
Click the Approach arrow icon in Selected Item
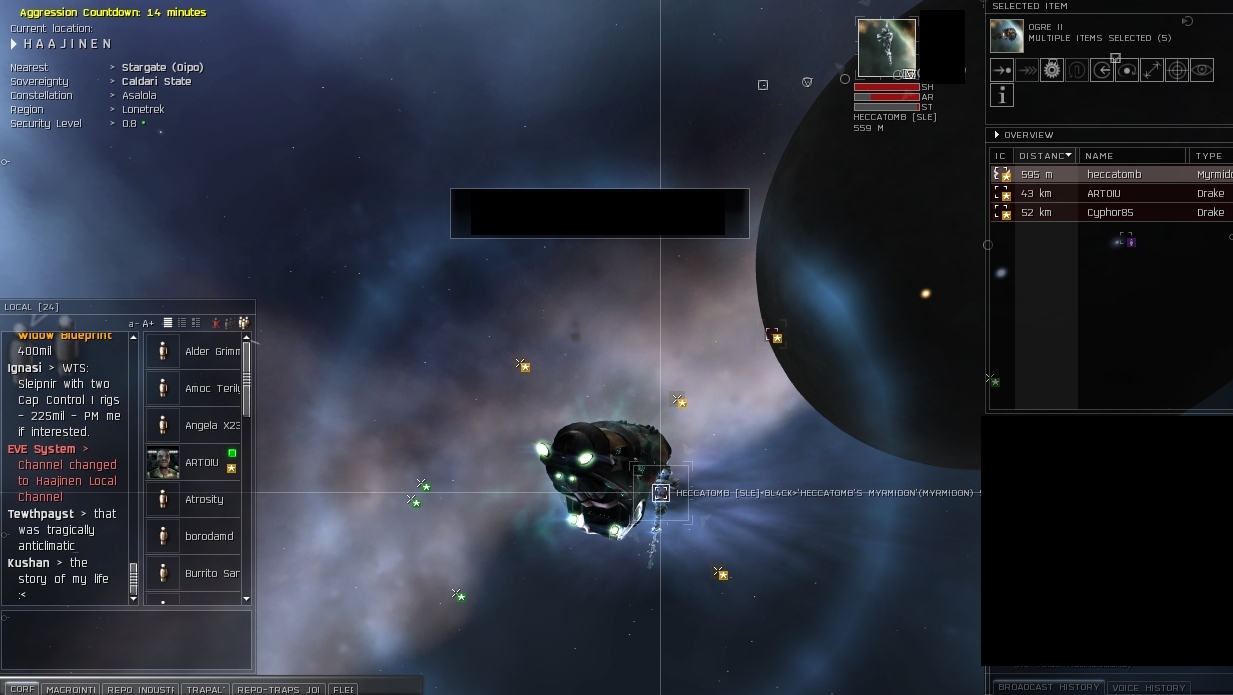[x=1002, y=70]
